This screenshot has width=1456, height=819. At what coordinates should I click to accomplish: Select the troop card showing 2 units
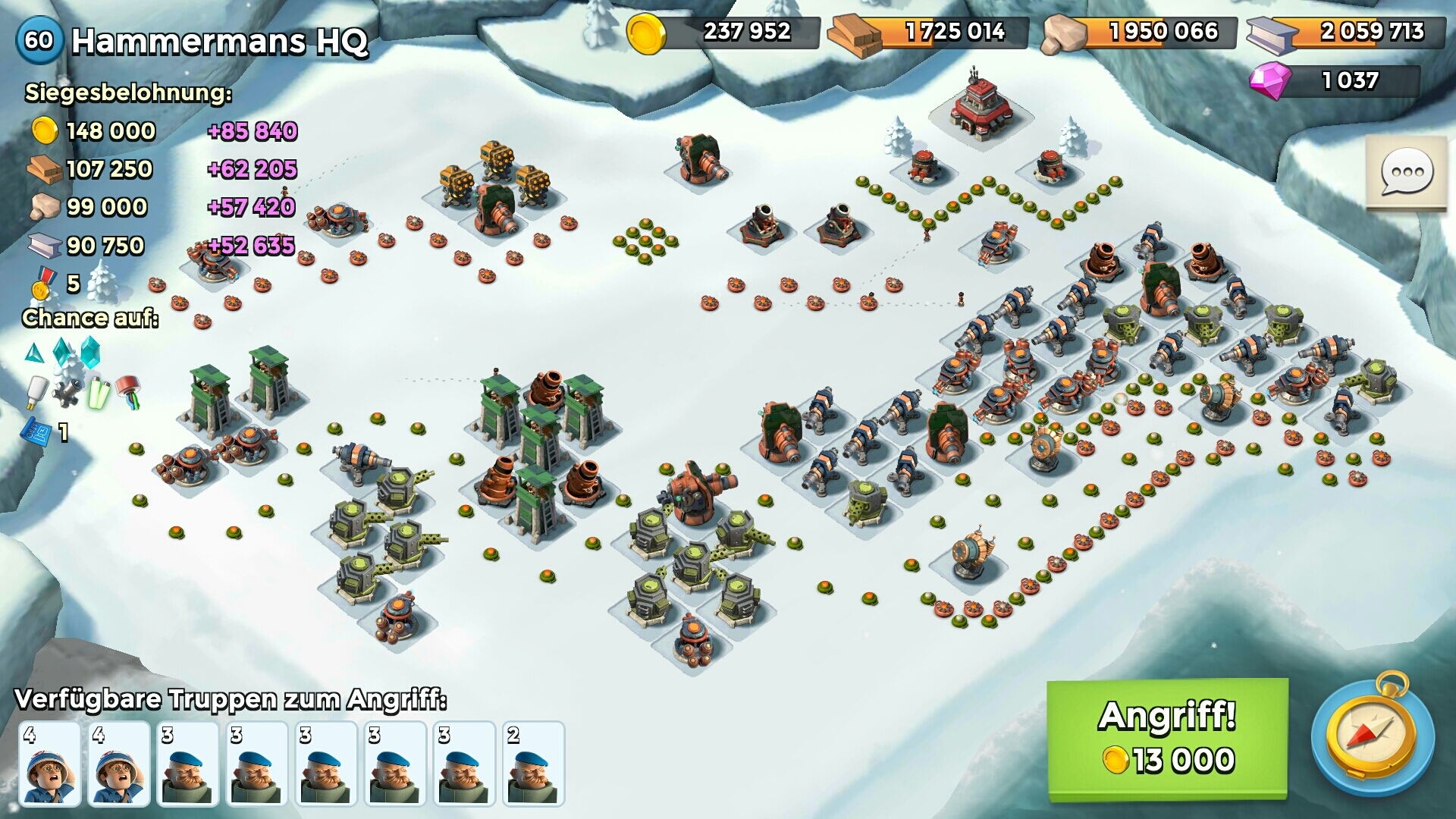(533, 763)
